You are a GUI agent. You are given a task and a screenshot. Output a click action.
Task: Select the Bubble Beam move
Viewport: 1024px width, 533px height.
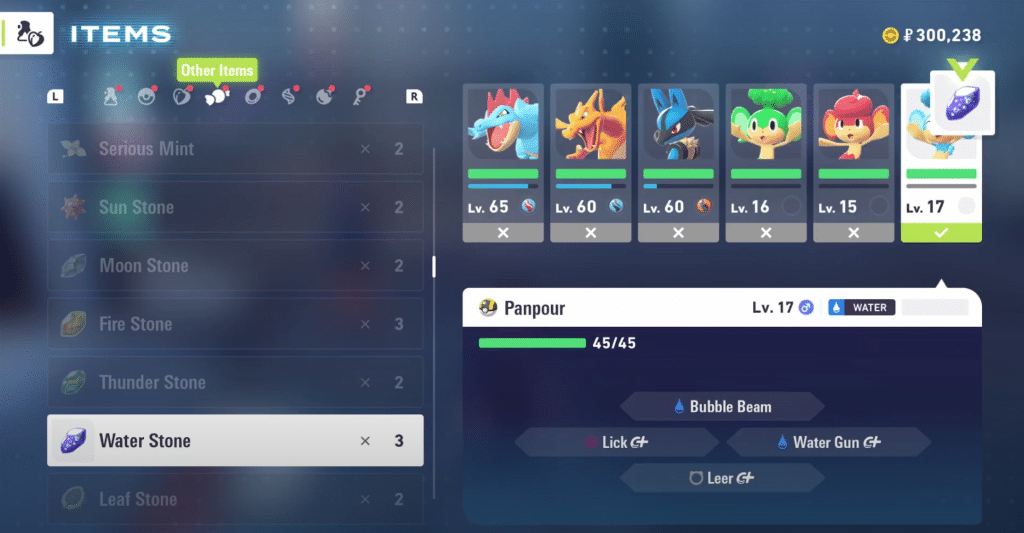tap(722, 407)
